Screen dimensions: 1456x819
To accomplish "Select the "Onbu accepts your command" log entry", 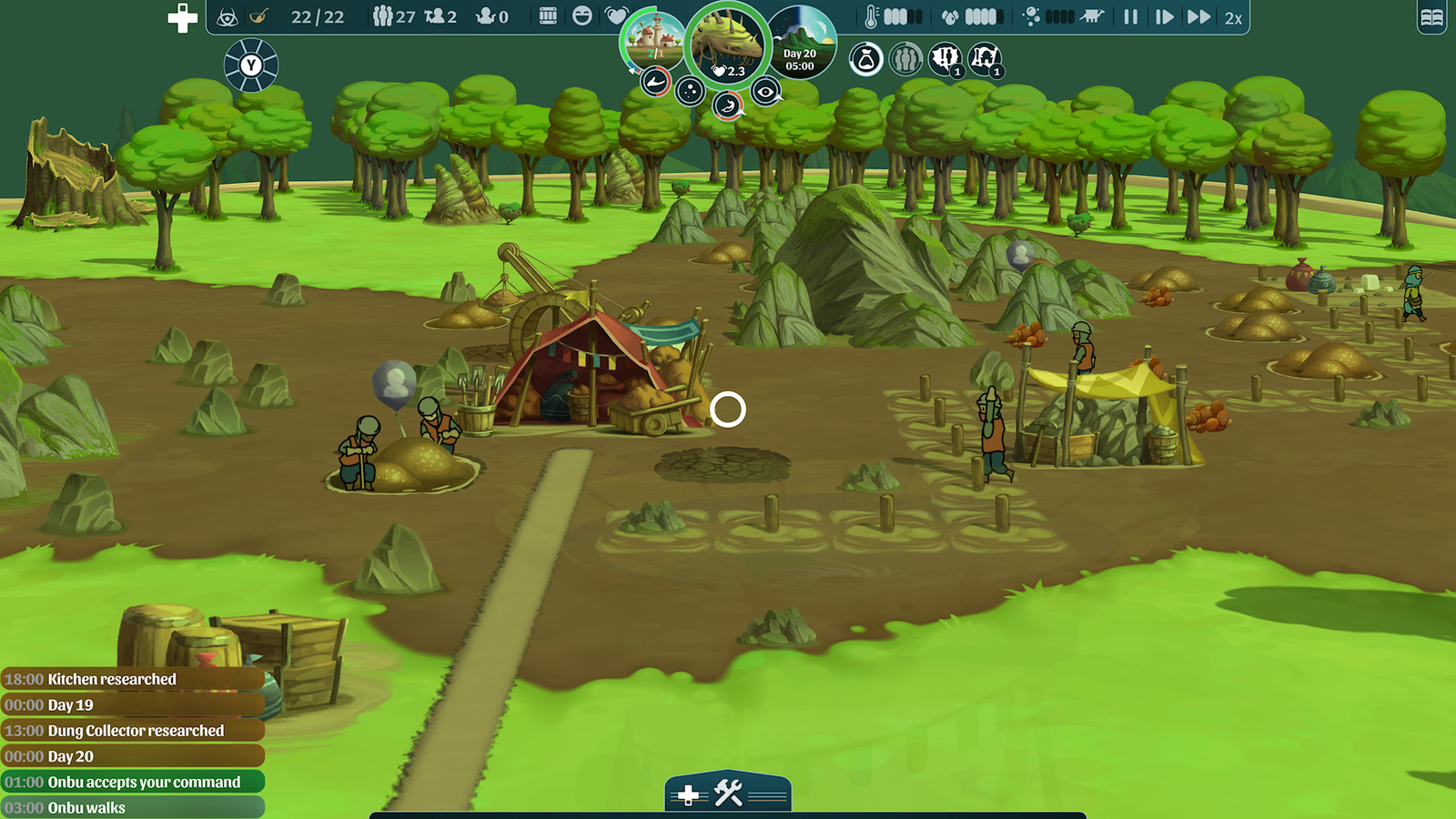I will pos(133,782).
